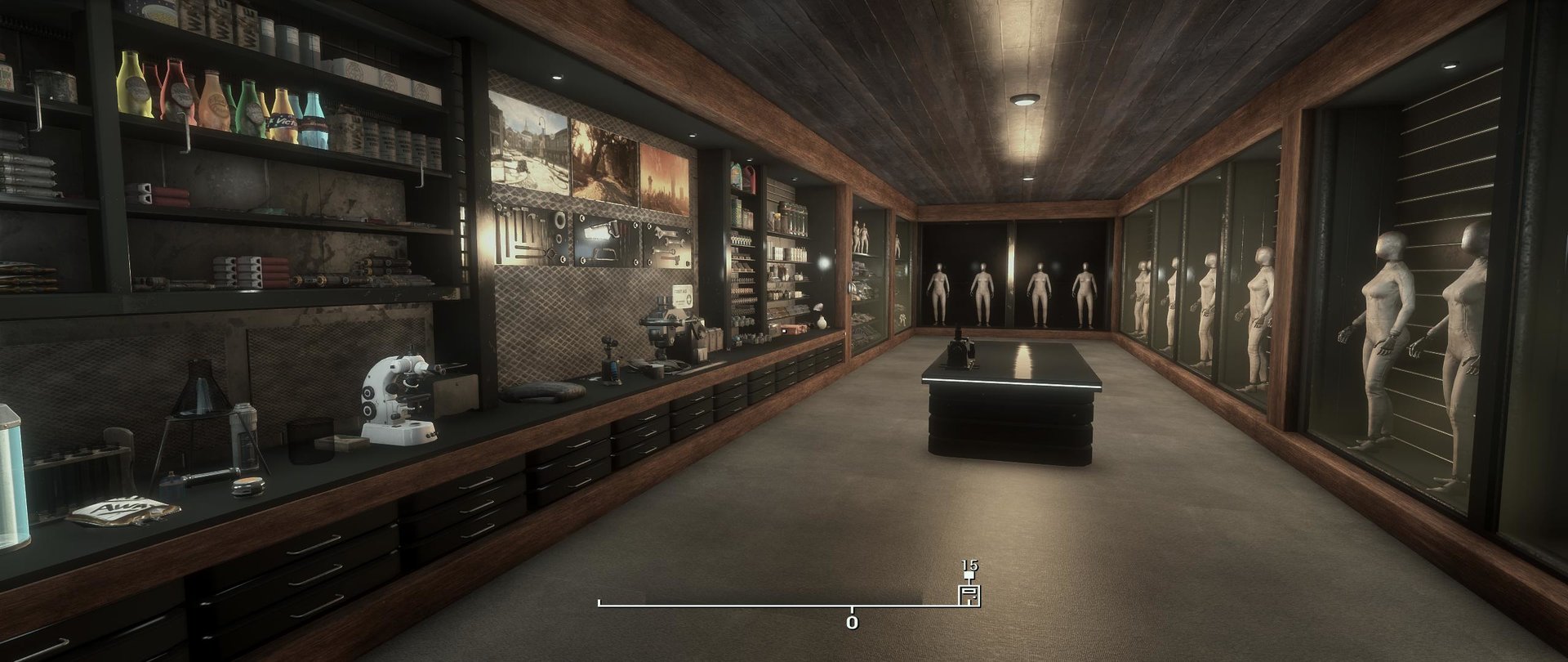Click the door marker icon on the compass
The height and width of the screenshot is (662, 1568).
(969, 595)
